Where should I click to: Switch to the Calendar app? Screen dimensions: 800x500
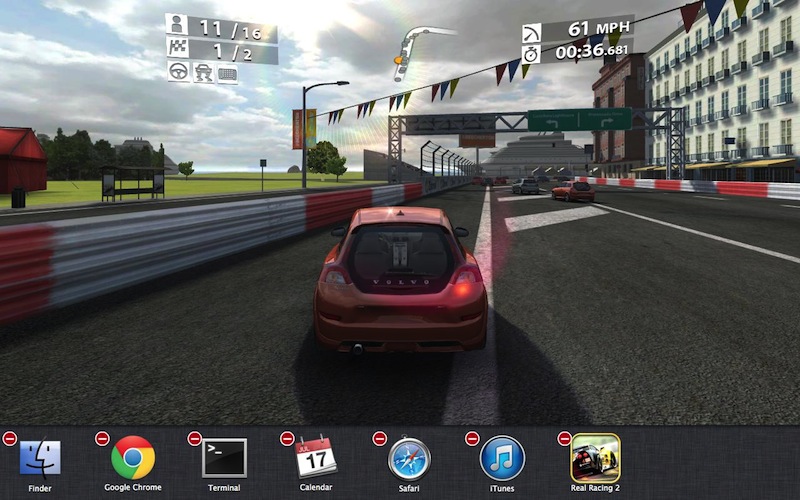point(316,457)
